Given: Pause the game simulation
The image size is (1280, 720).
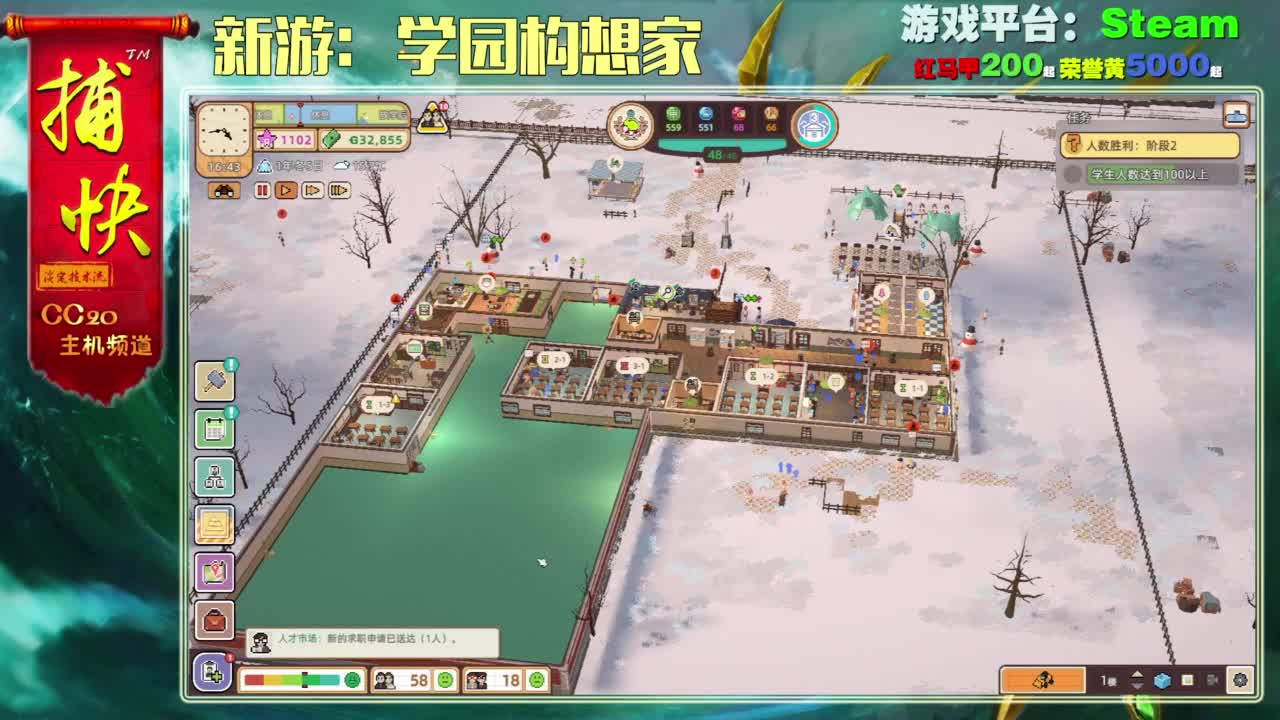Looking at the screenshot, I should 262,189.
